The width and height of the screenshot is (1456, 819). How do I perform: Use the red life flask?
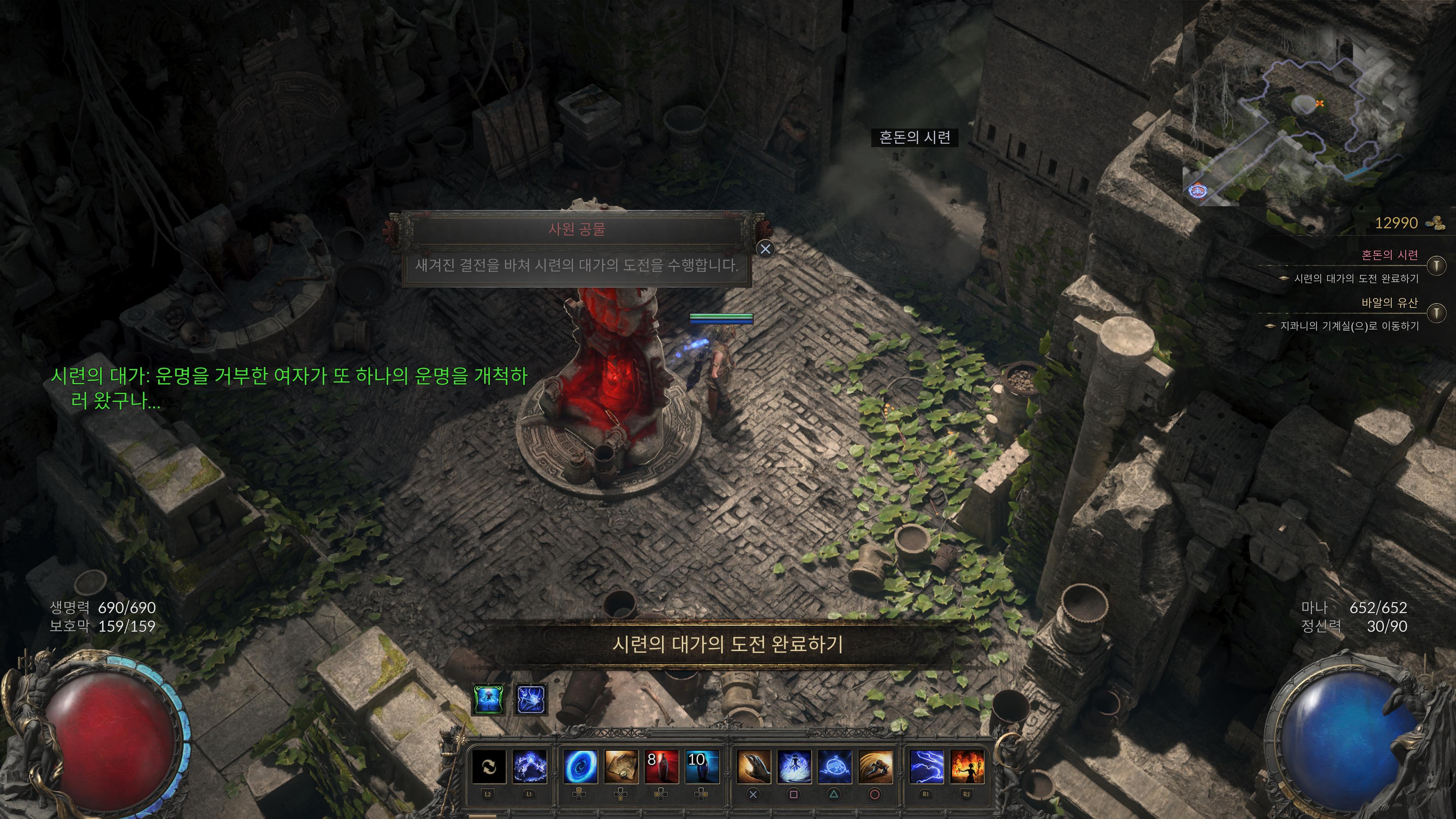click(x=661, y=766)
